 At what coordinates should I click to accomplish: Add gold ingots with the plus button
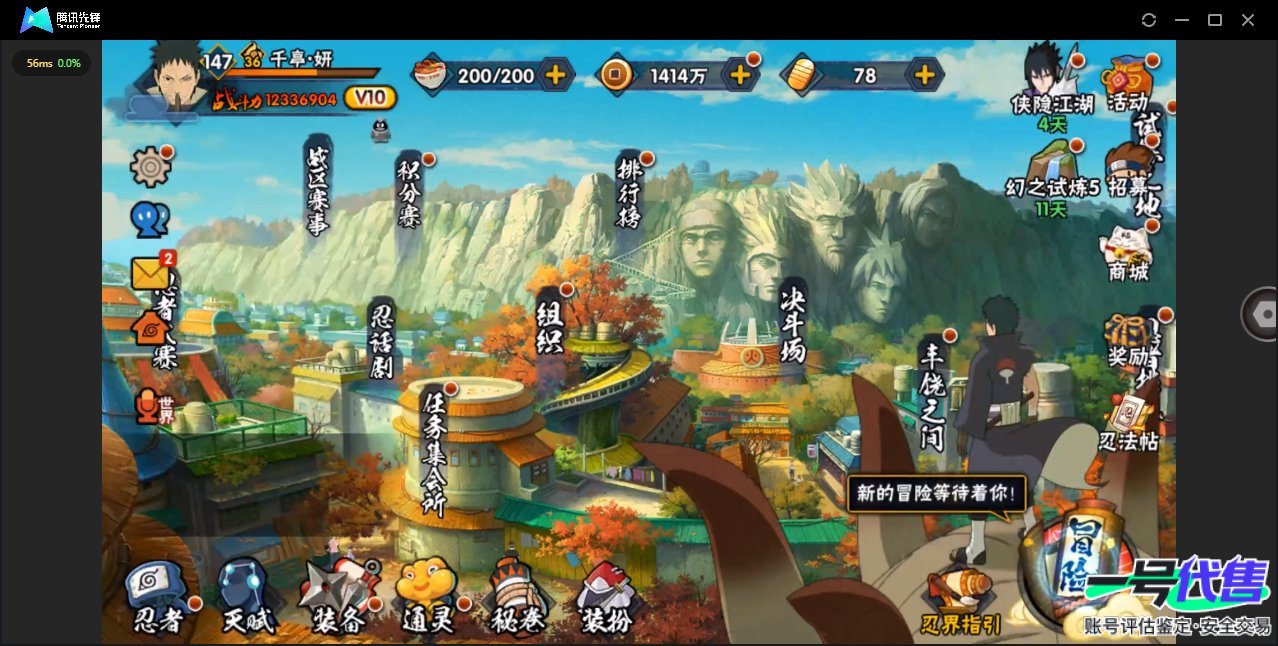point(925,74)
